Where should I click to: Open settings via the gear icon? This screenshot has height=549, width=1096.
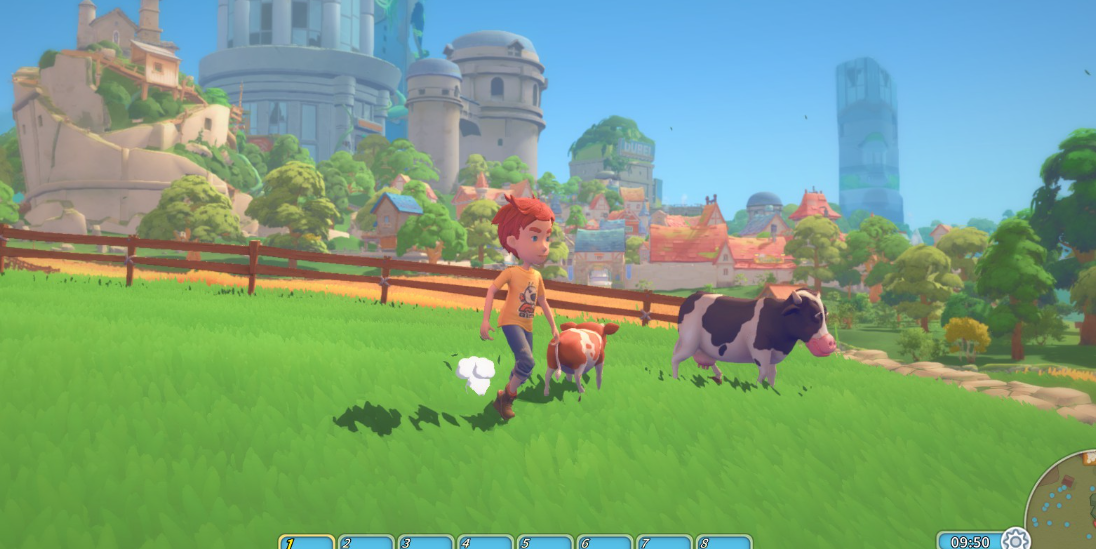tap(1014, 539)
